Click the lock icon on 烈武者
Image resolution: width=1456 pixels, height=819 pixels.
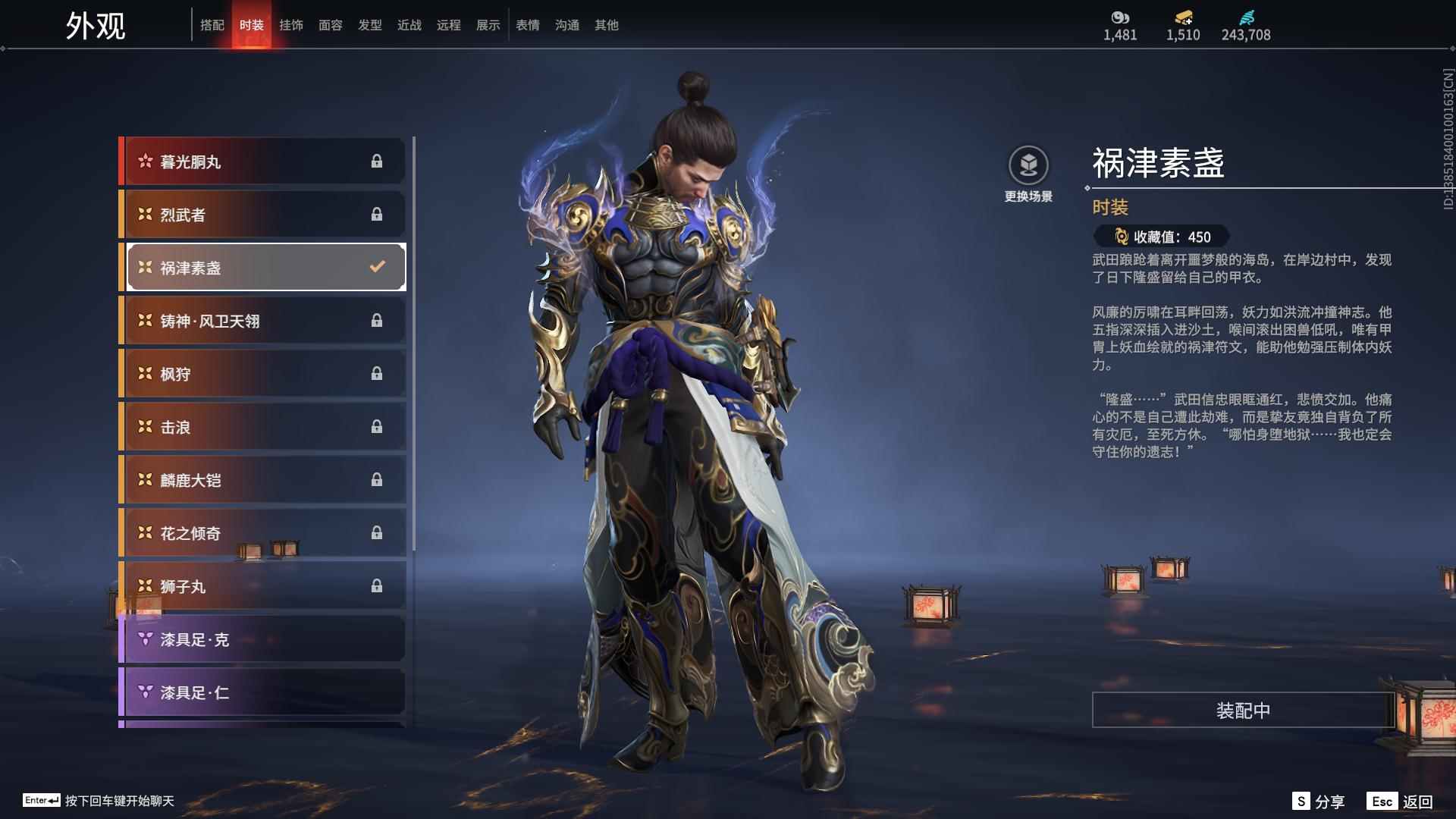tap(378, 214)
